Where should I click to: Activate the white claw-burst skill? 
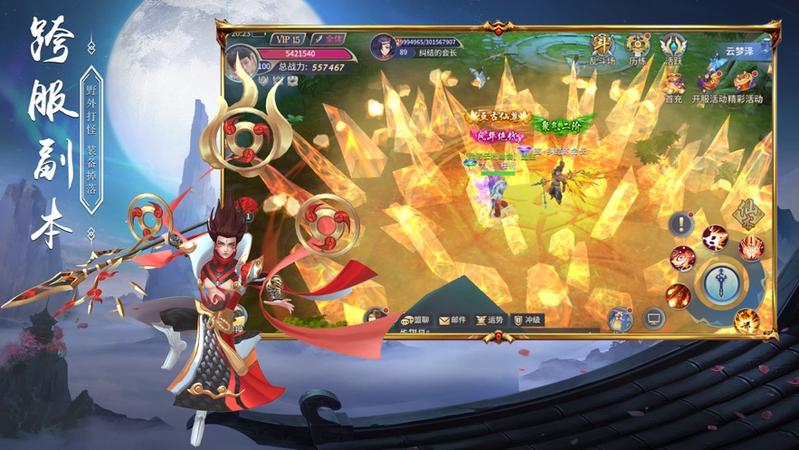(x=714, y=236)
